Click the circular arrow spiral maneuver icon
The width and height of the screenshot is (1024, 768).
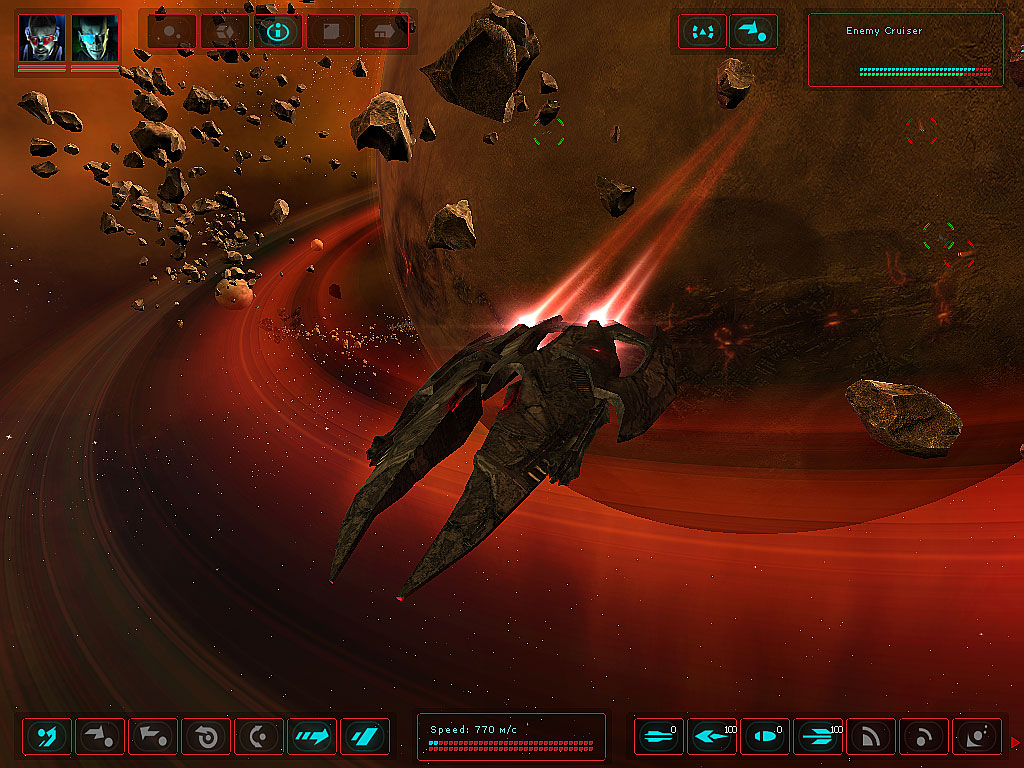[x=206, y=737]
